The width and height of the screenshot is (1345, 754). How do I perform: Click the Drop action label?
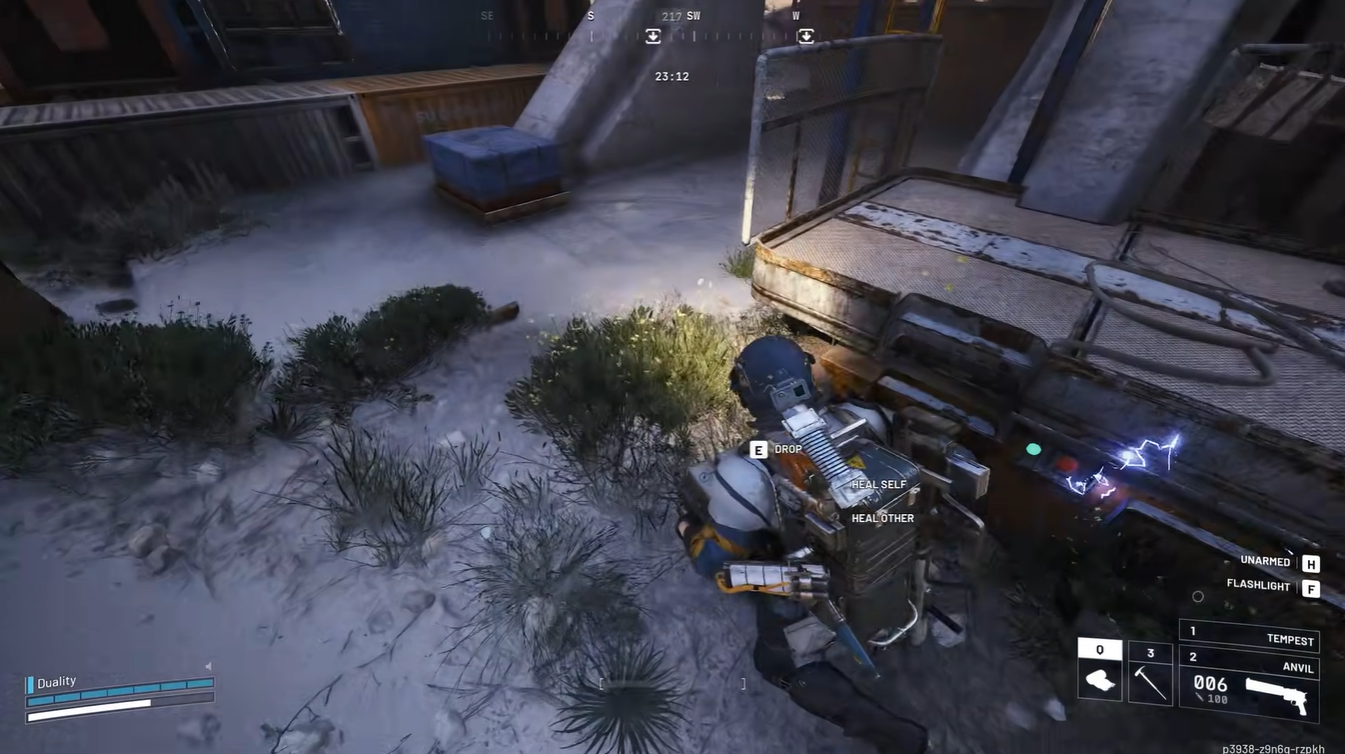coord(787,449)
